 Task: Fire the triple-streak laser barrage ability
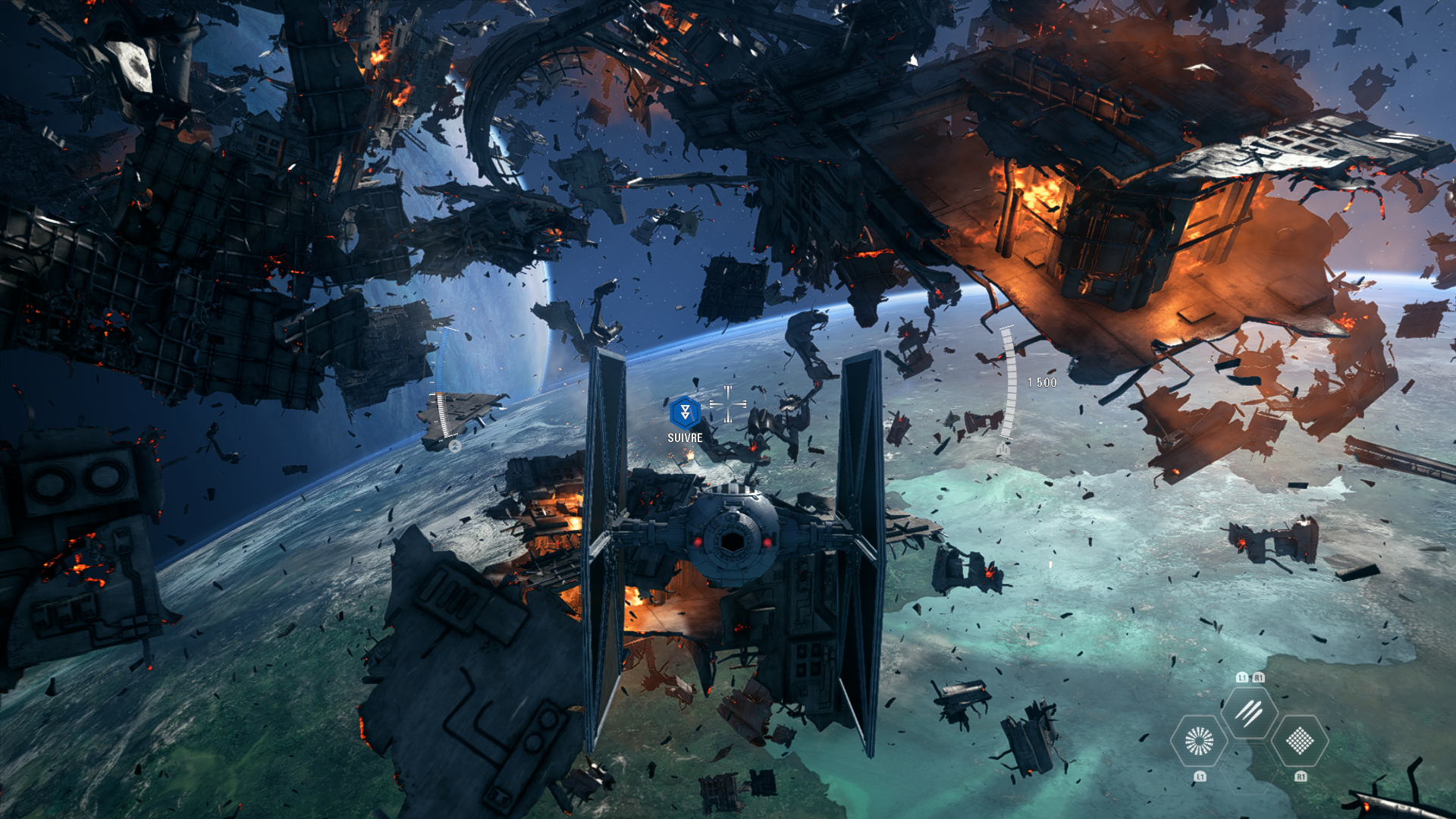[x=1249, y=712]
